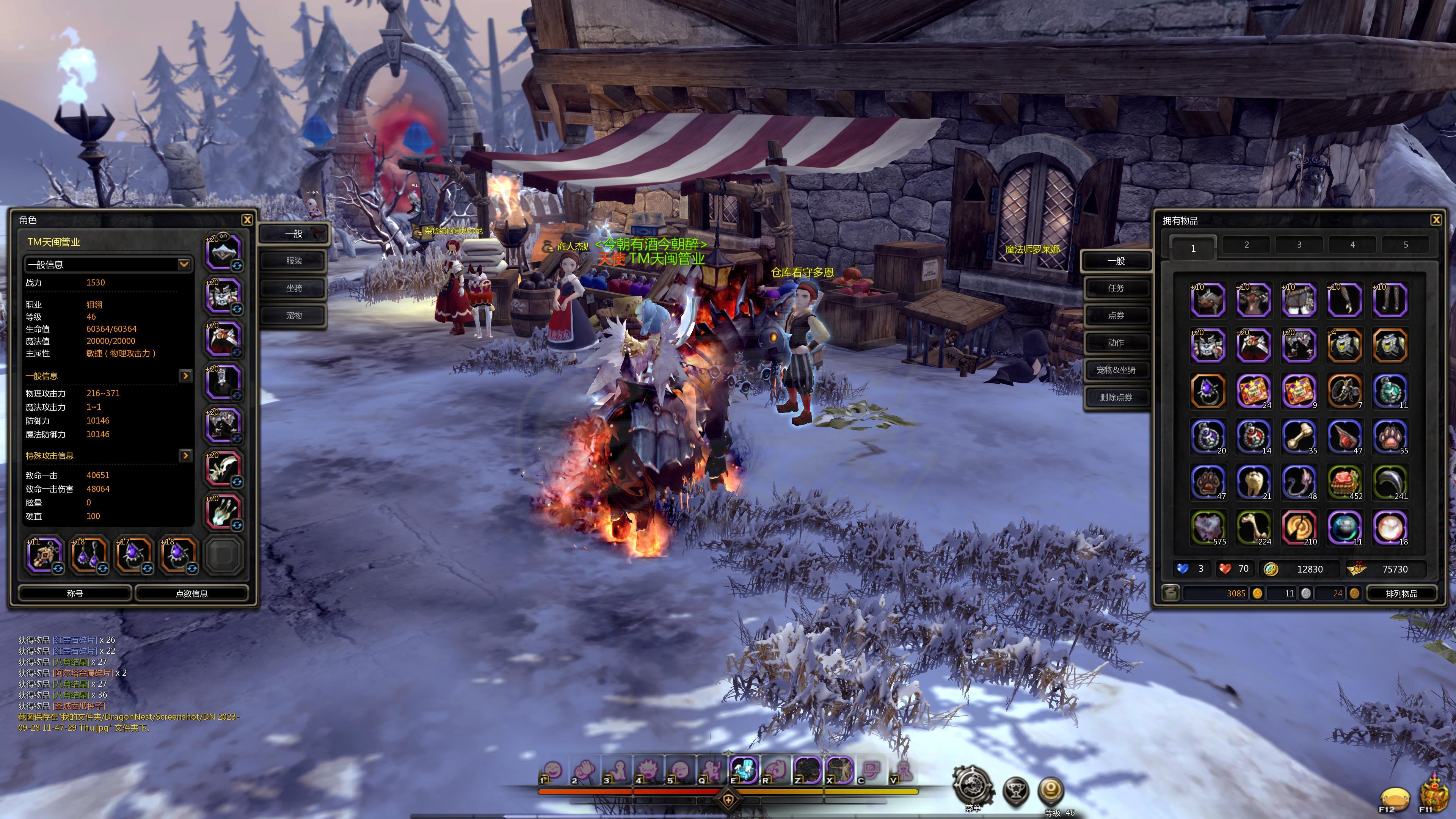Choose the 删除点券 option
This screenshot has height=819, width=1456.
pos(1116,397)
